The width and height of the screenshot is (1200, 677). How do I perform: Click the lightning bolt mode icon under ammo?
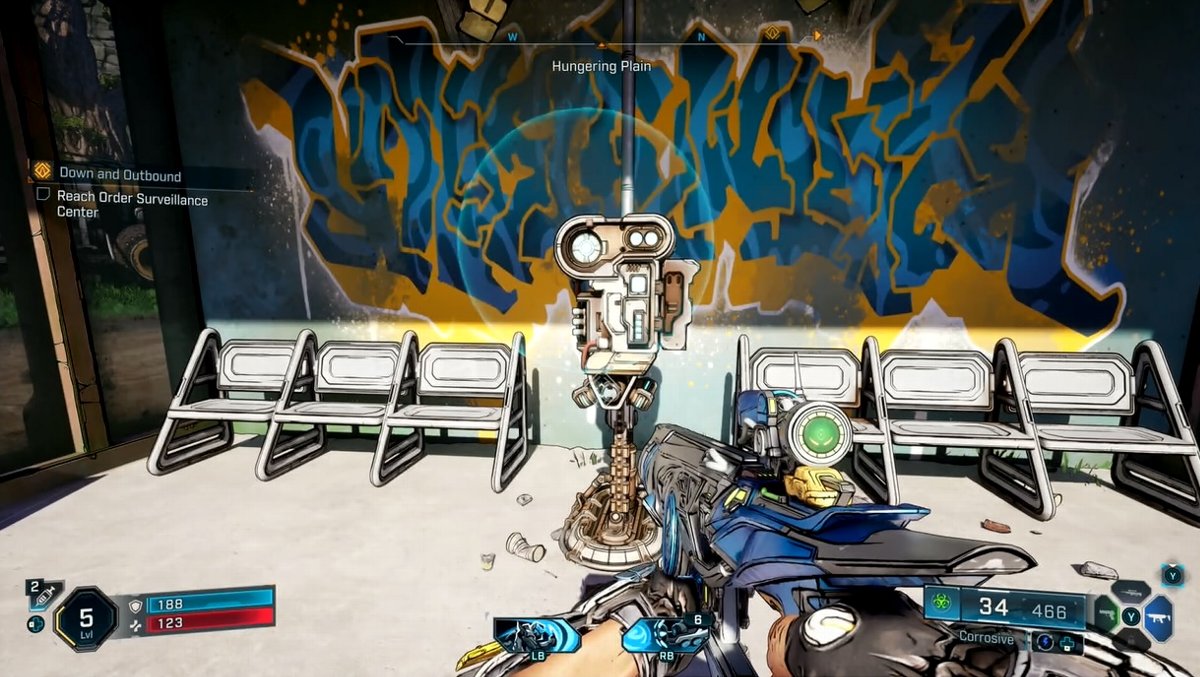1044,641
